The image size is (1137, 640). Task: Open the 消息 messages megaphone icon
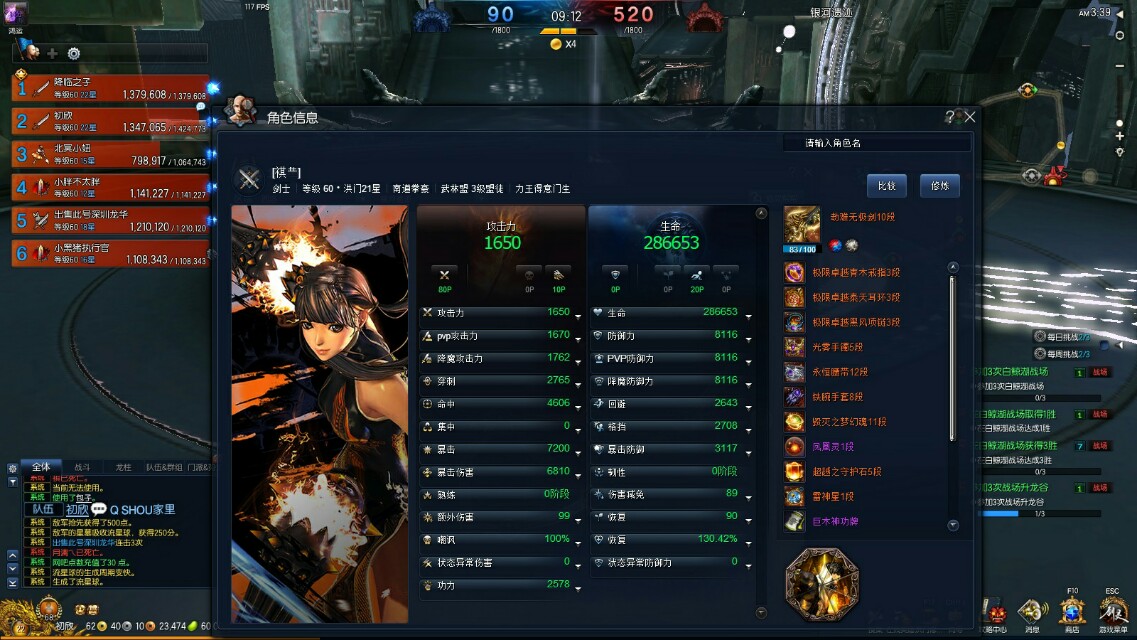(1032, 612)
